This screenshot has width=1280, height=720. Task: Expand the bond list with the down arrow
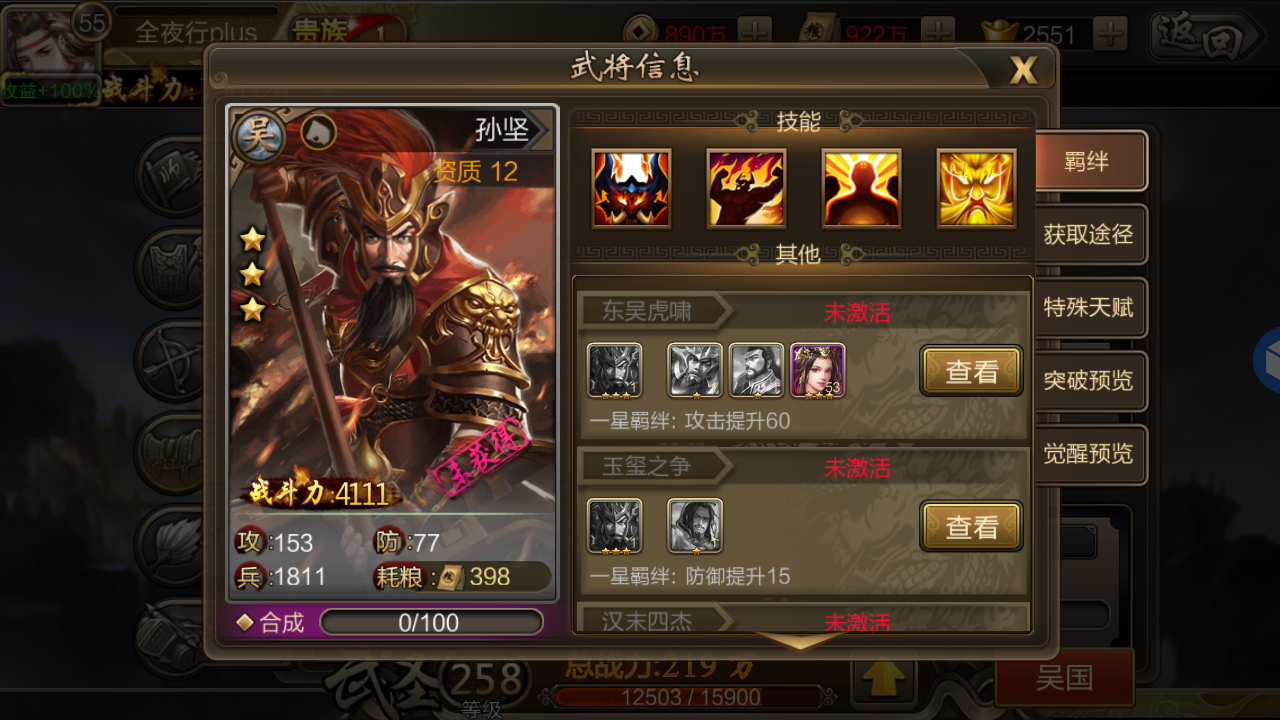coord(801,641)
